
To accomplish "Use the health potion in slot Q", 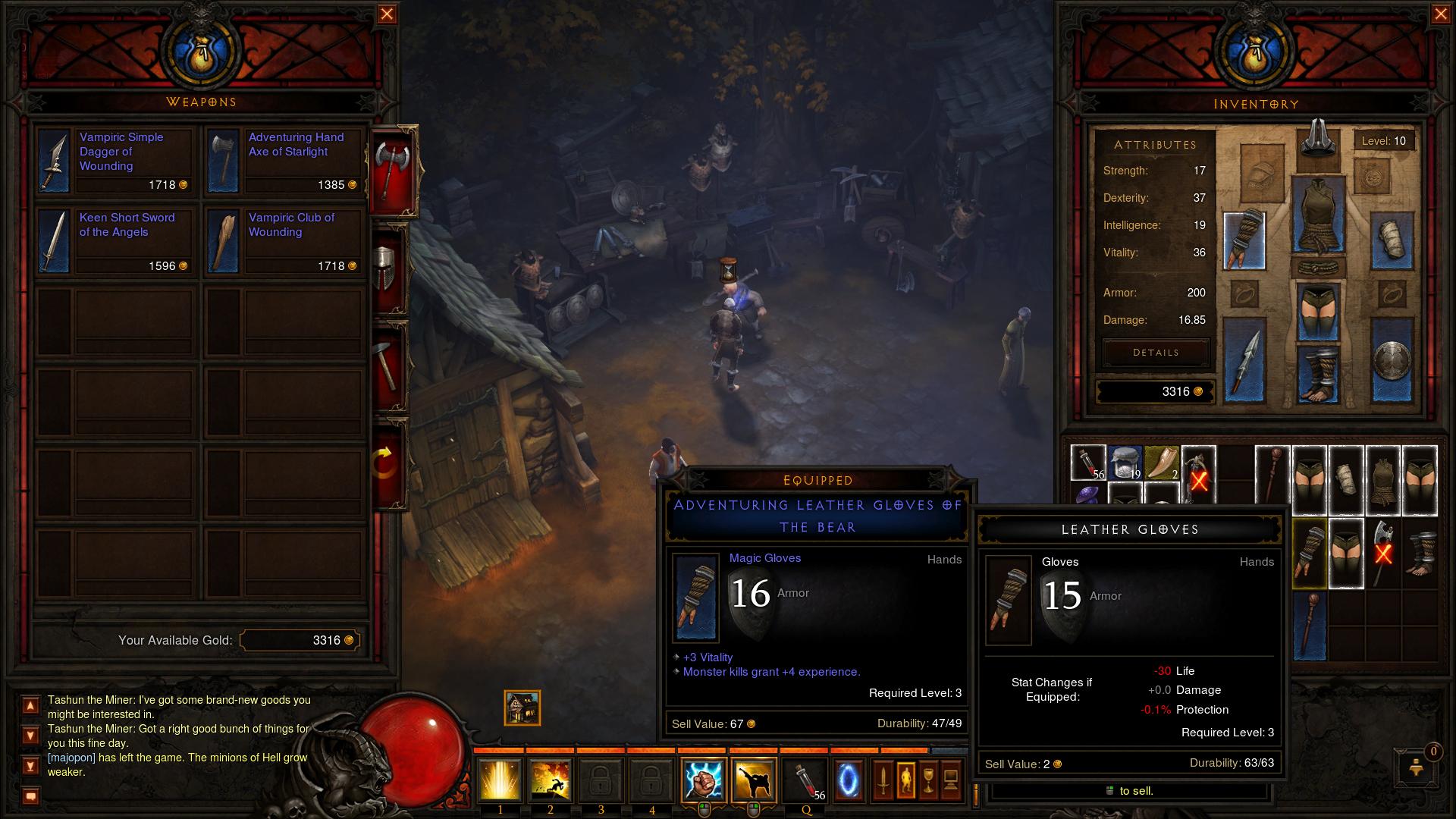I will click(806, 780).
